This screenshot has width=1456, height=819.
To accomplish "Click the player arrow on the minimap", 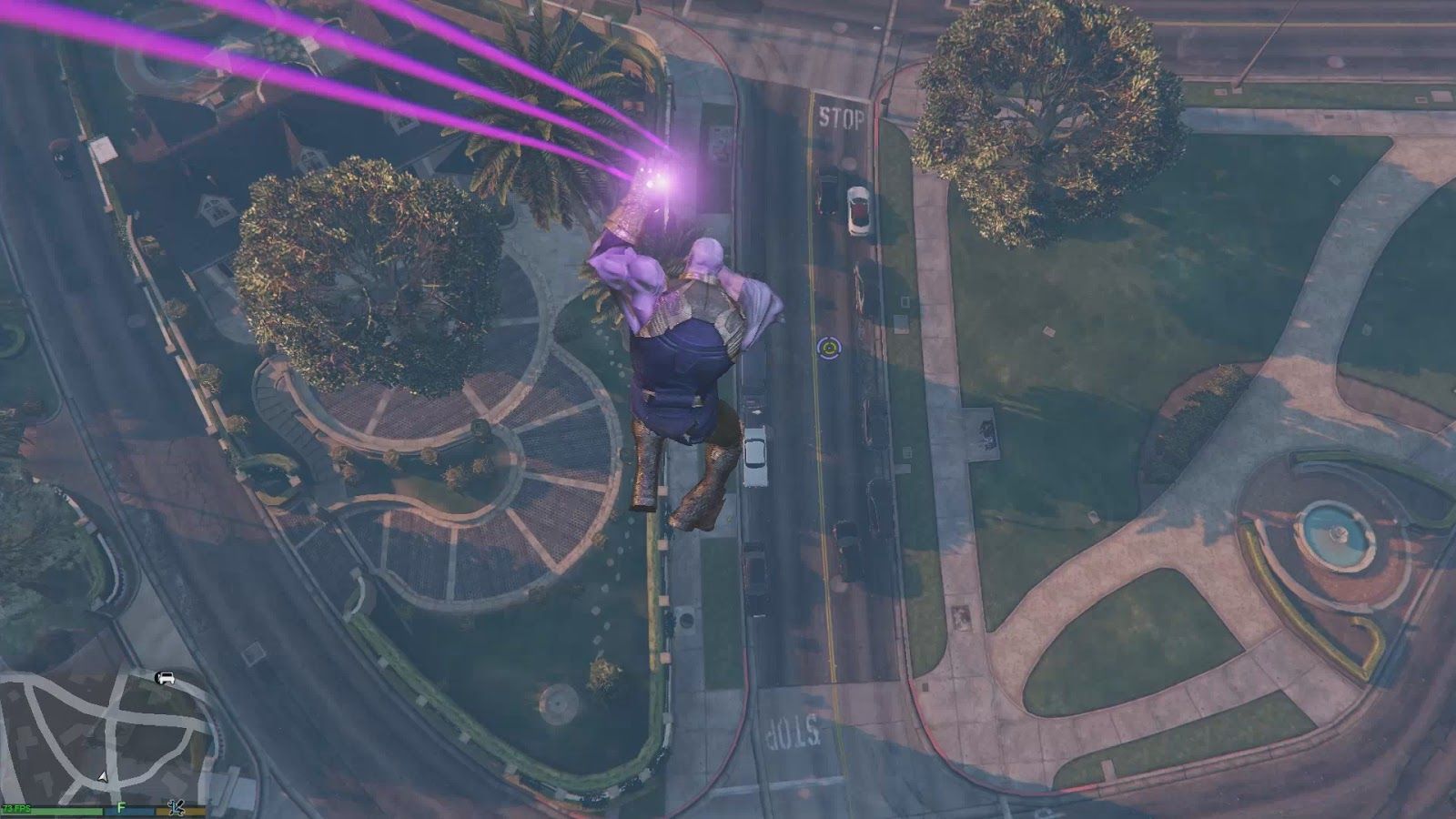I will [x=103, y=776].
